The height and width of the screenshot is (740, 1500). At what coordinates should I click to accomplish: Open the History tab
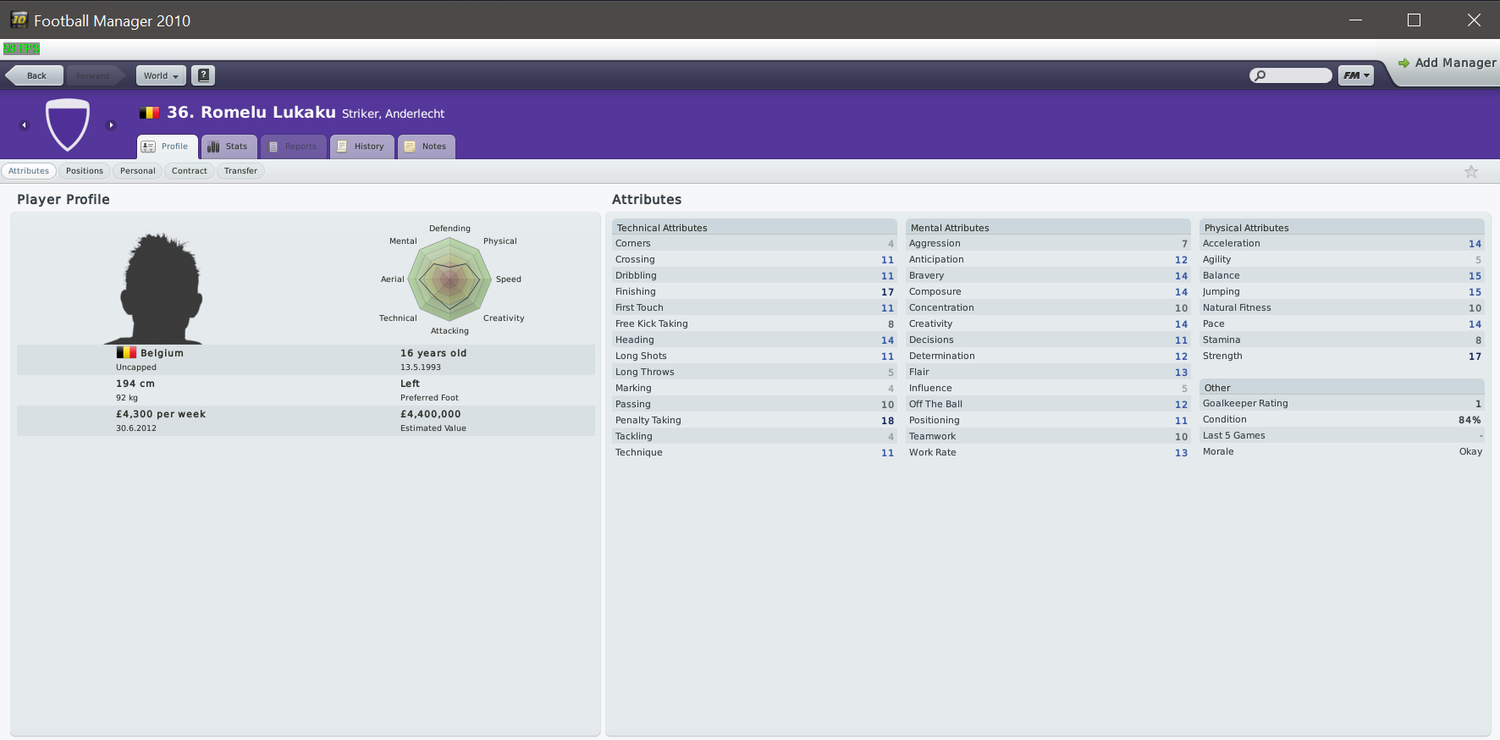click(x=360, y=147)
